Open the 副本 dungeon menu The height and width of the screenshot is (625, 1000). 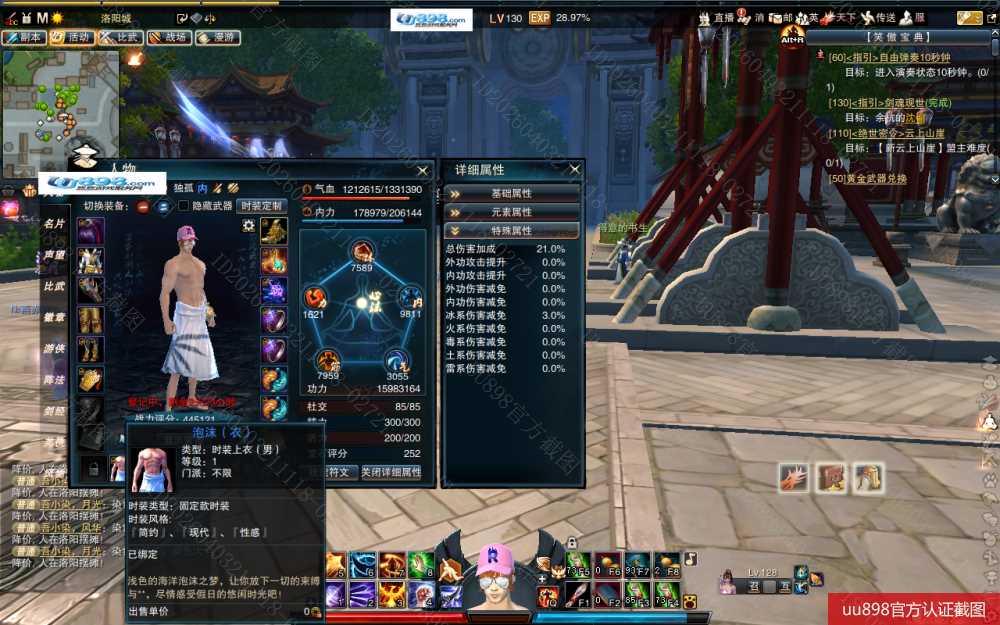24,37
